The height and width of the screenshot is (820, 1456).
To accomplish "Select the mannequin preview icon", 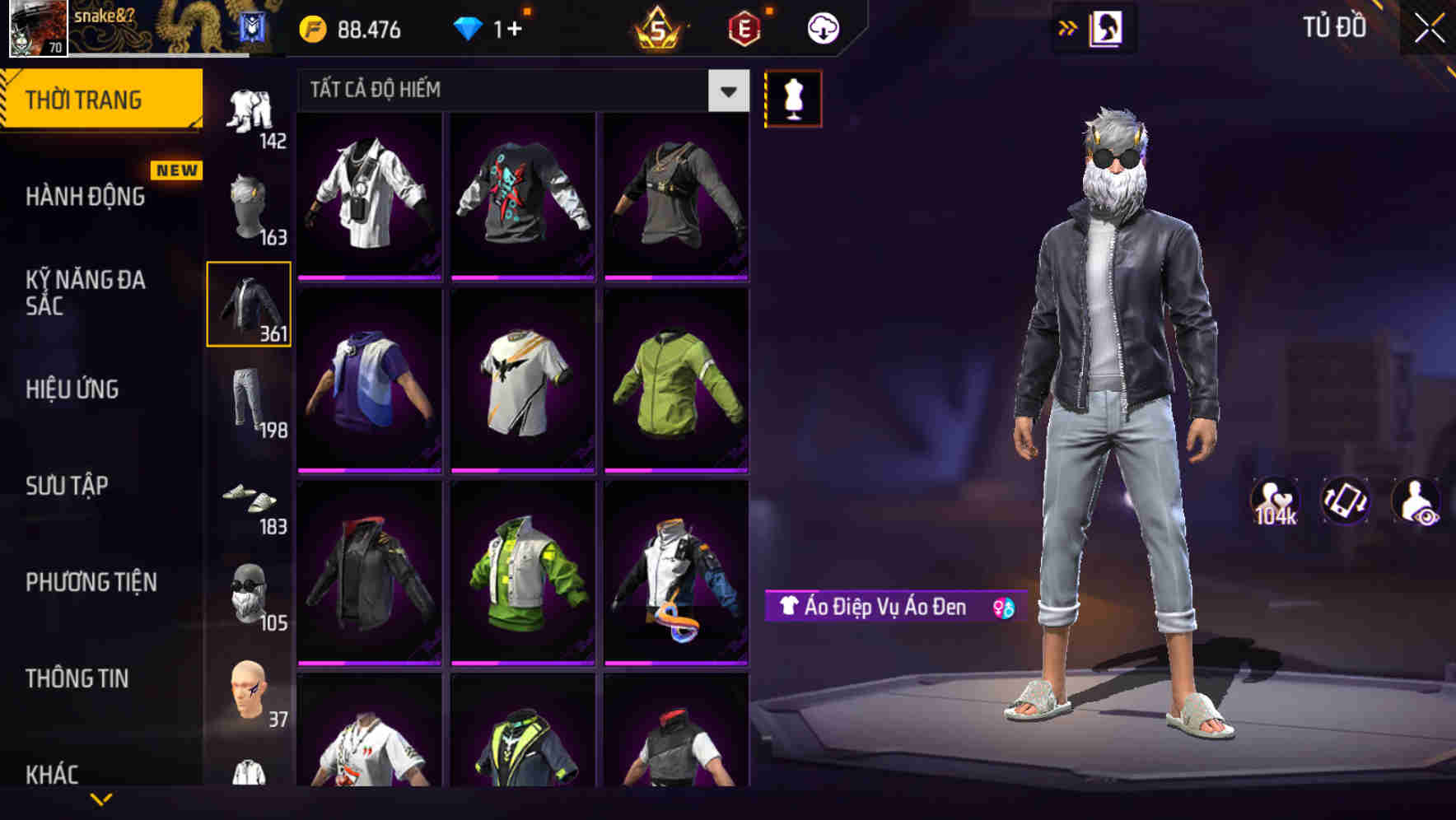I will pyautogui.click(x=793, y=98).
